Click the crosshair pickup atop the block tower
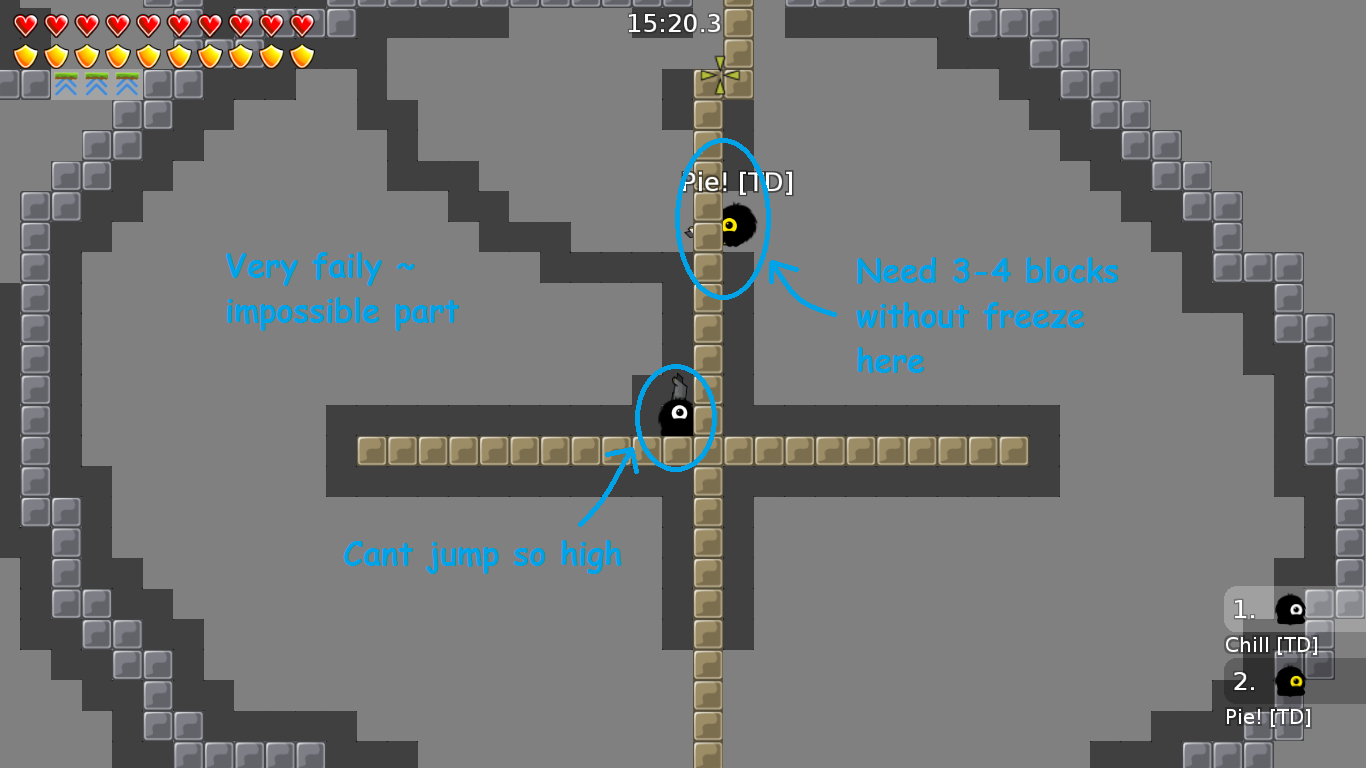The width and height of the screenshot is (1366, 768). tap(722, 73)
